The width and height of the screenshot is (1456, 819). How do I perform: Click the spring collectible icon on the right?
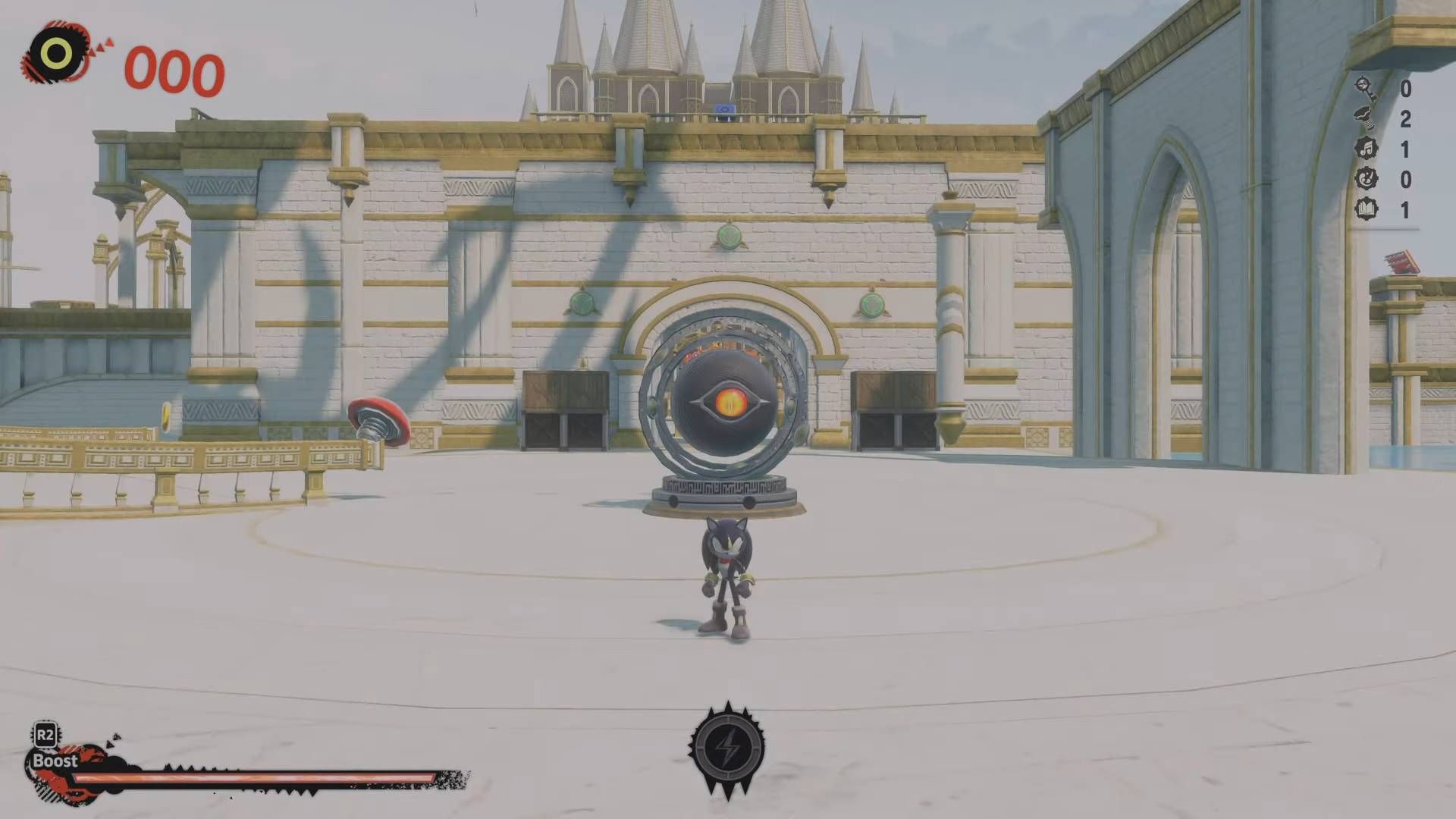pos(1364,118)
